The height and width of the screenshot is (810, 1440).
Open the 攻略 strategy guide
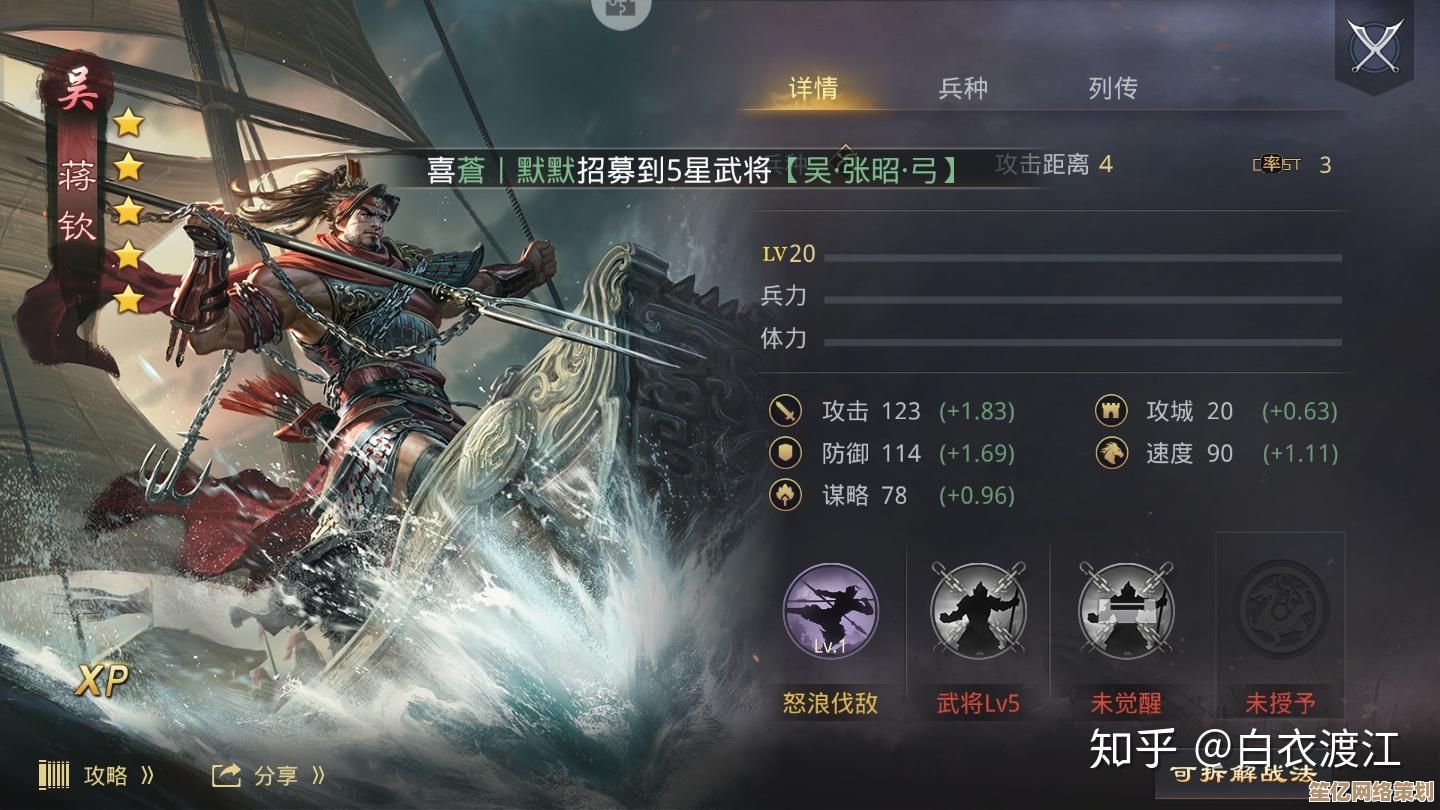(x=98, y=775)
